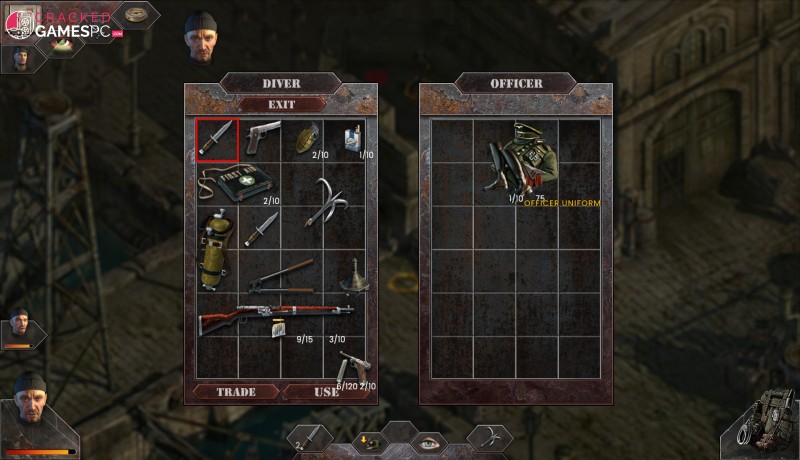This screenshot has height=460, width=800.
Task: Activate the knife quick-slot on bottom bar
Action: [x=310, y=437]
